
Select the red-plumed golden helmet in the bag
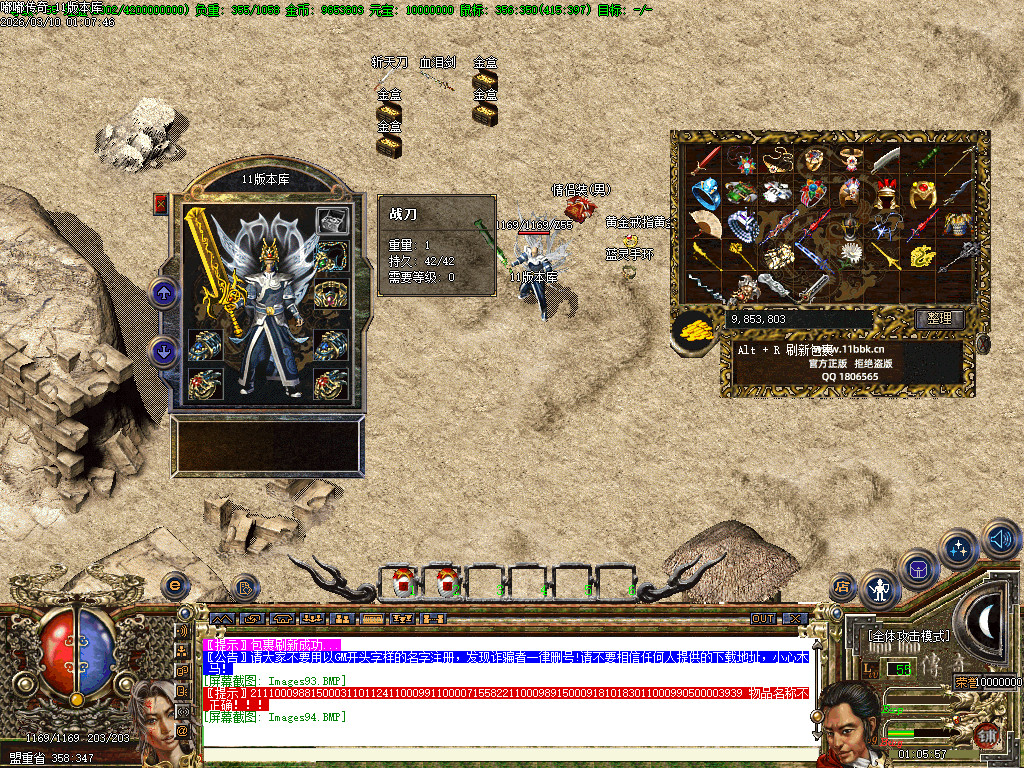(x=887, y=191)
